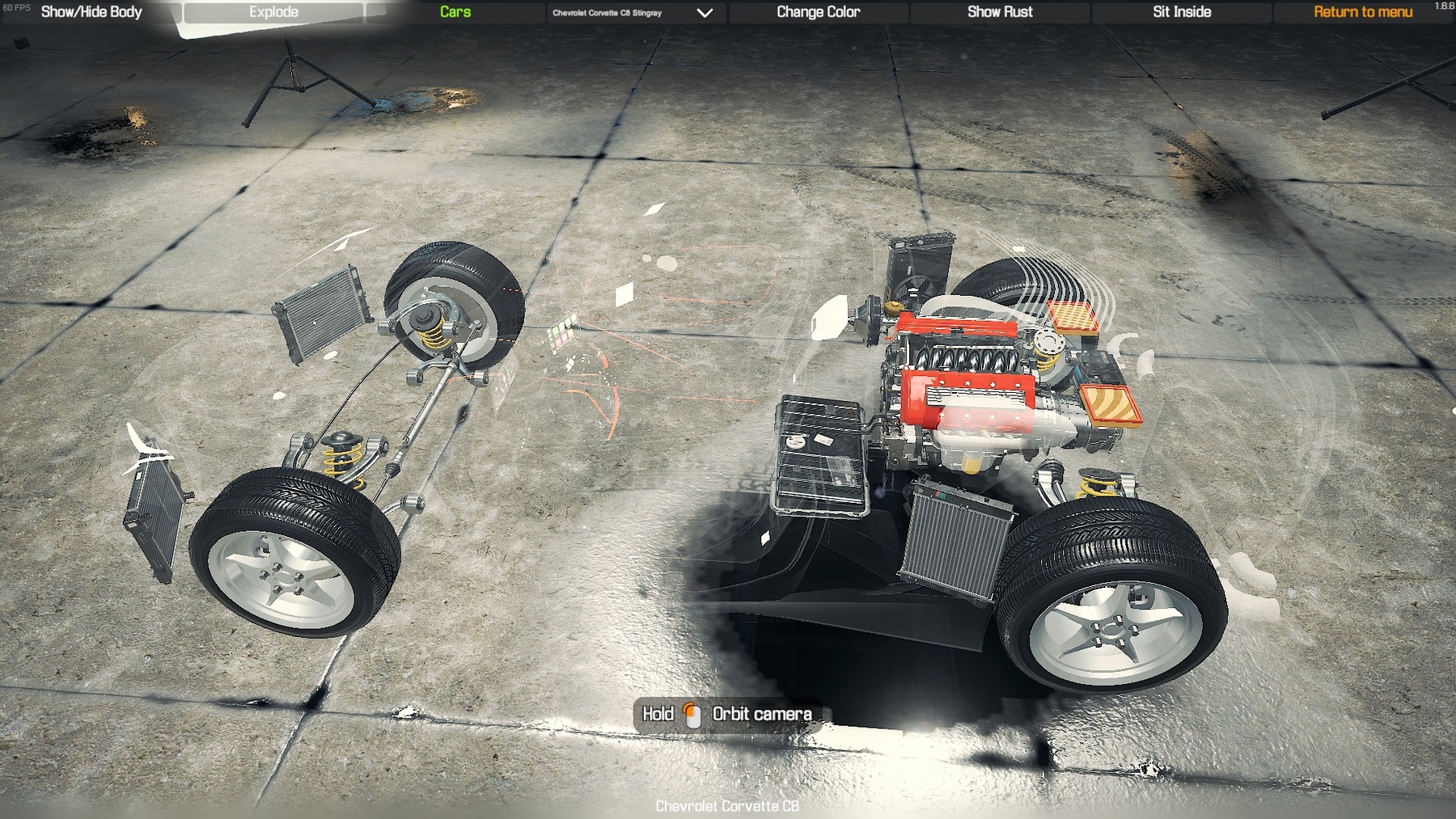Open the Cars tab
The height and width of the screenshot is (819, 1456).
tap(455, 12)
